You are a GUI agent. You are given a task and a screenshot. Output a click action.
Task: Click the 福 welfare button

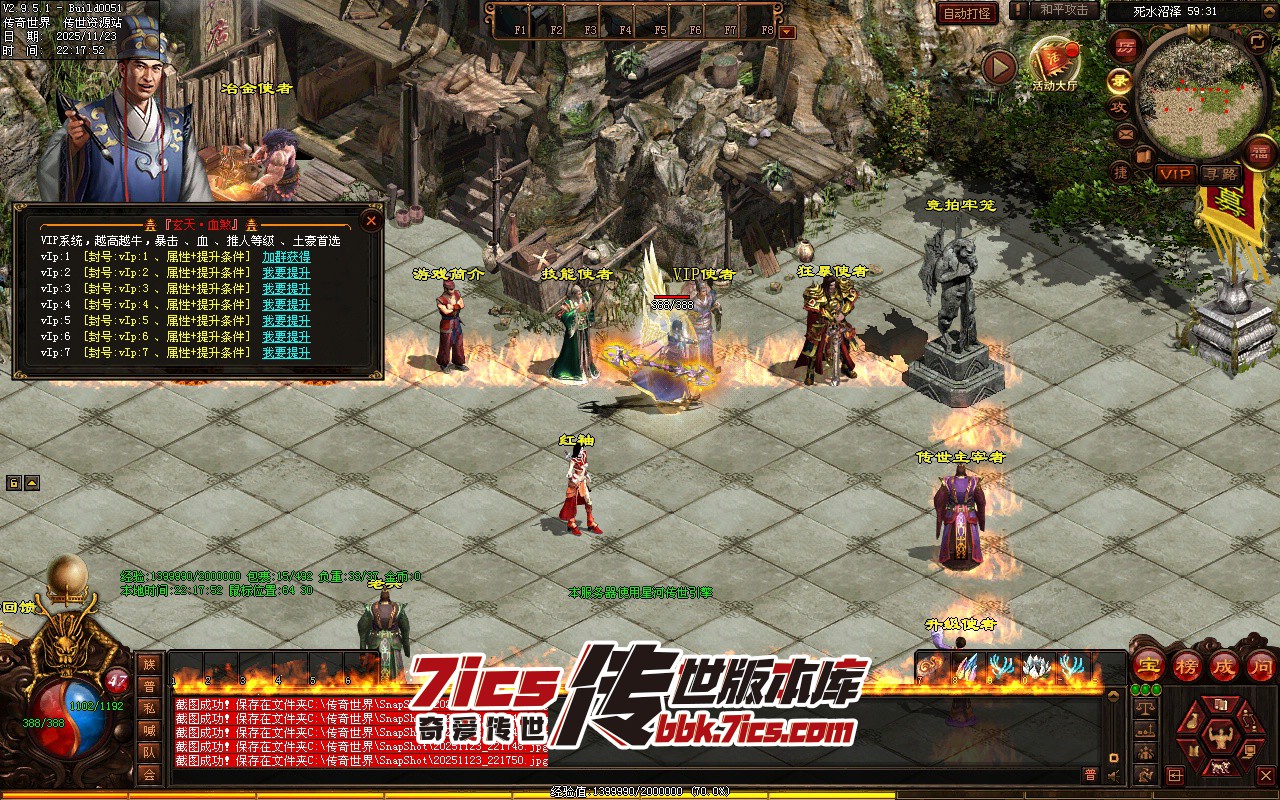pos(1261,152)
